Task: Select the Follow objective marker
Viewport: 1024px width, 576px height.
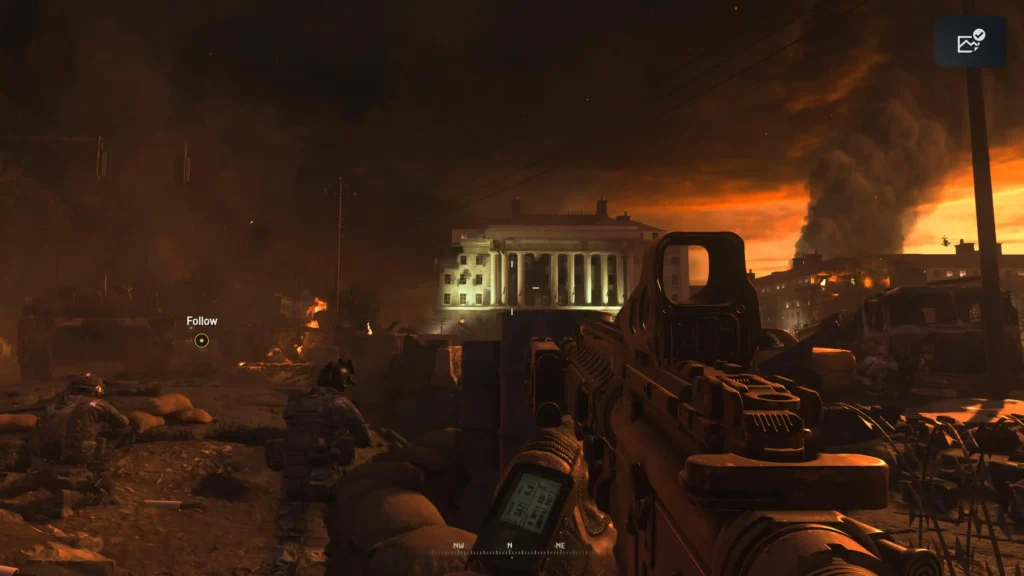Action: [x=201, y=340]
